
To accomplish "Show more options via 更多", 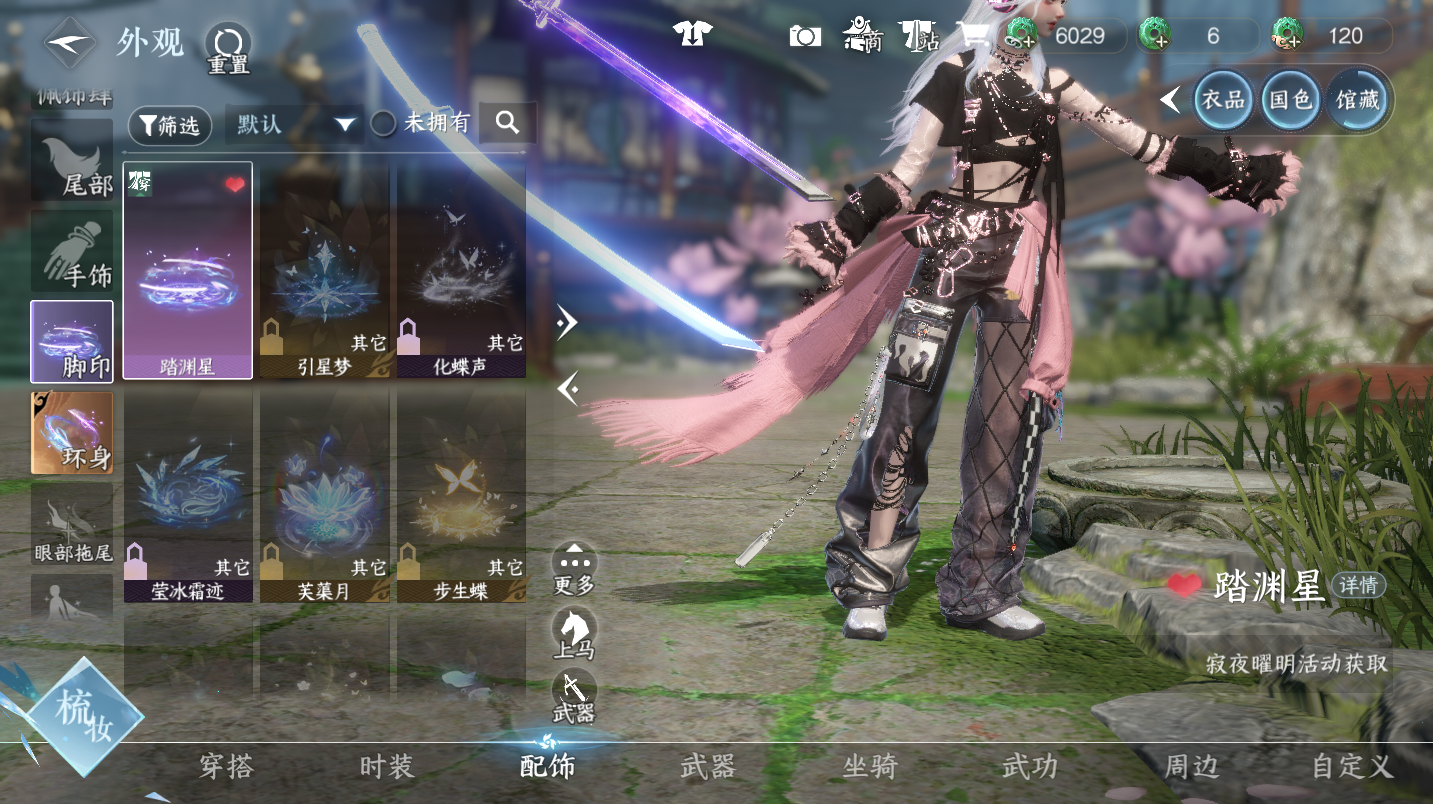I will click(574, 568).
